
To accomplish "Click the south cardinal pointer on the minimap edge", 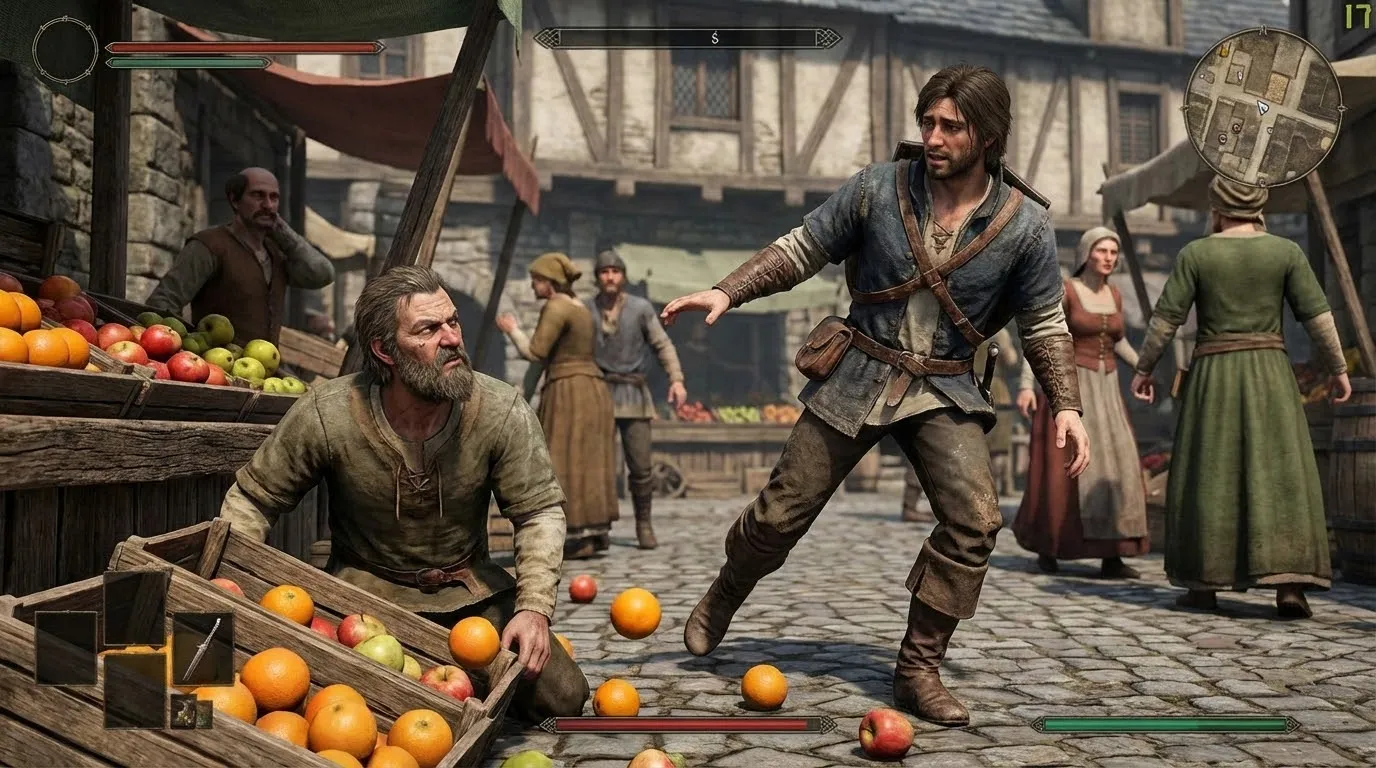I will pyautogui.click(x=1263, y=183).
